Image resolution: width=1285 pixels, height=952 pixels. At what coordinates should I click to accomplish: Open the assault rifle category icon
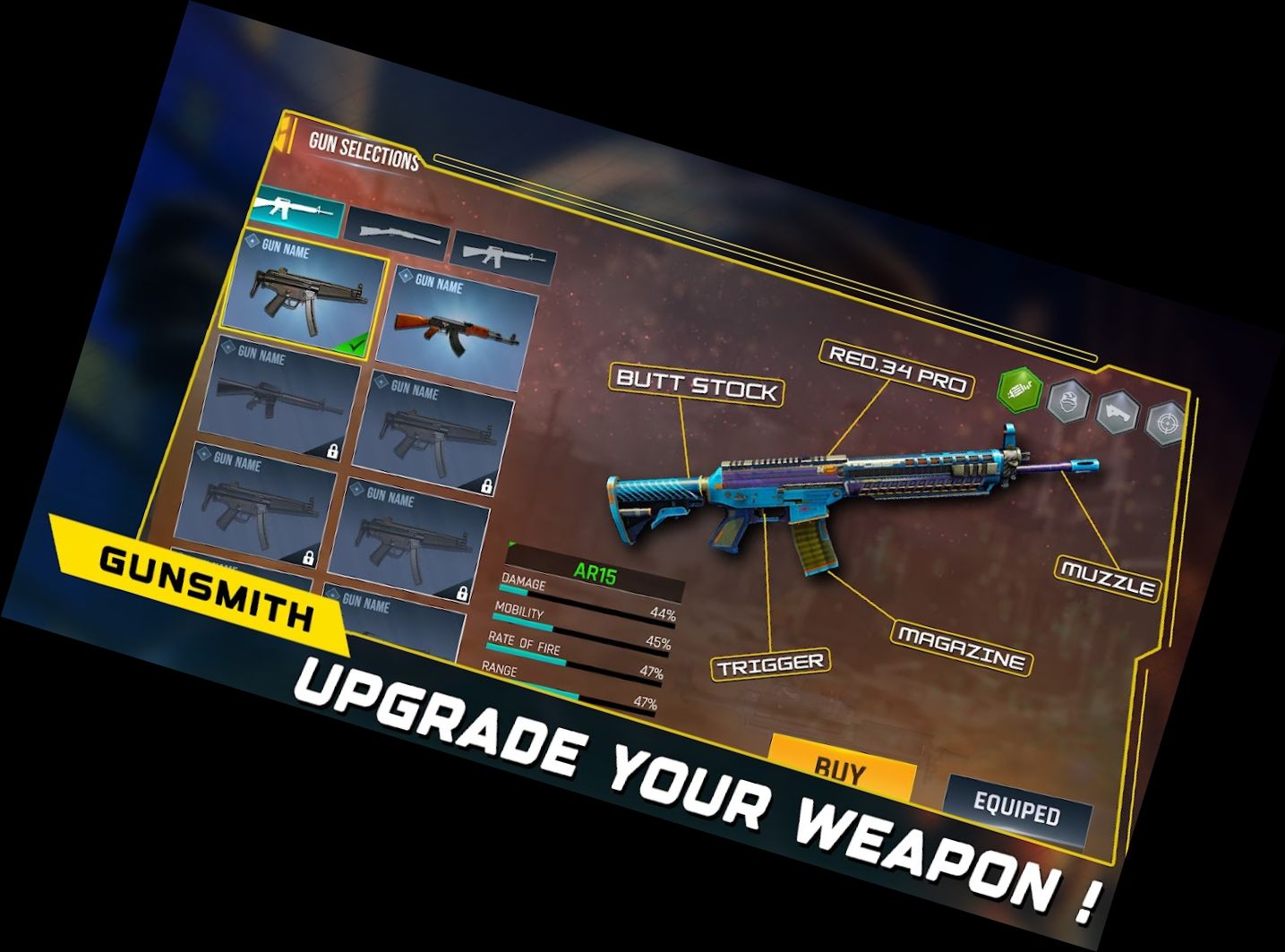(x=500, y=257)
